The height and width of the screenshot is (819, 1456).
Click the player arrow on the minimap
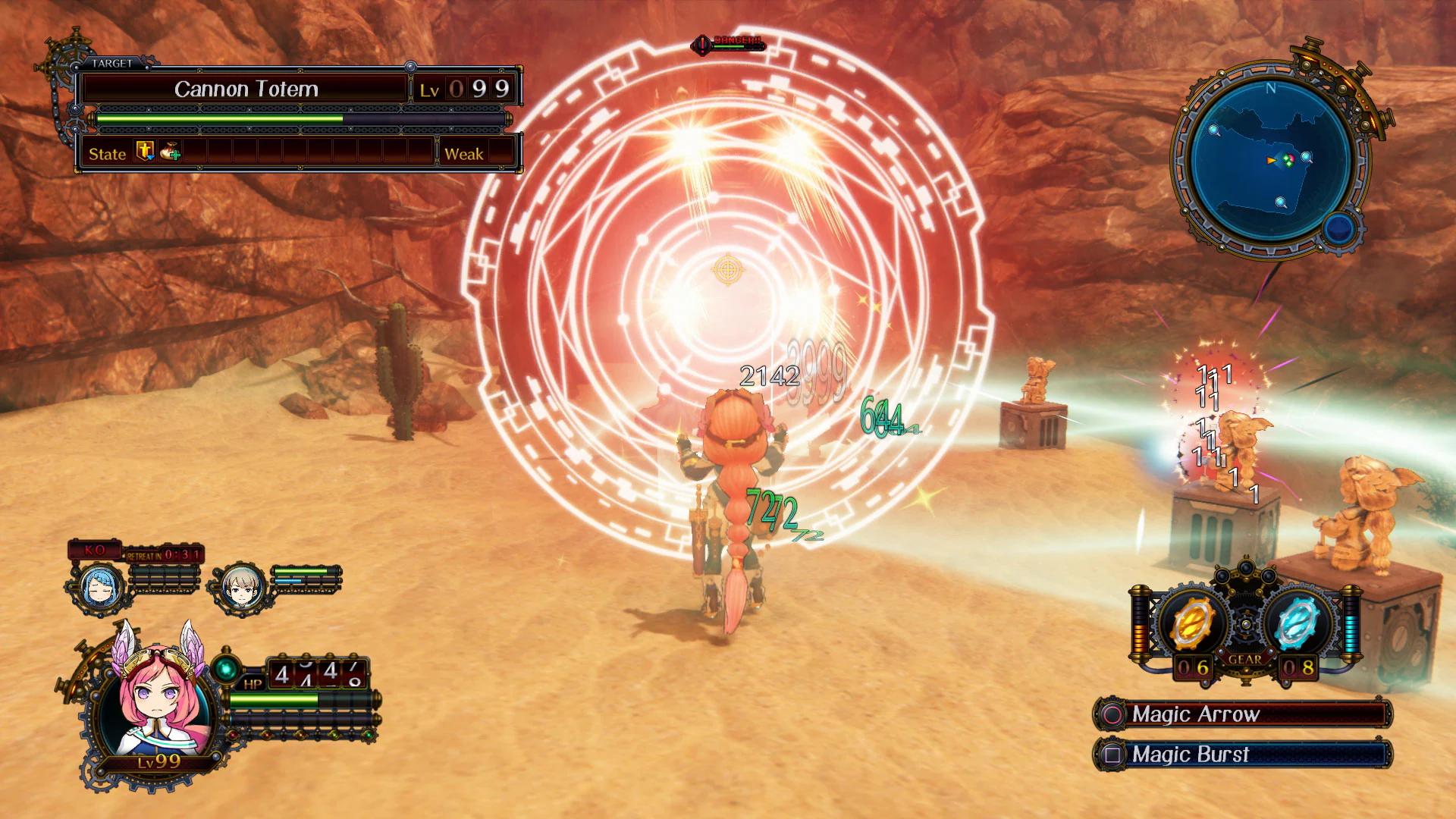point(1270,160)
